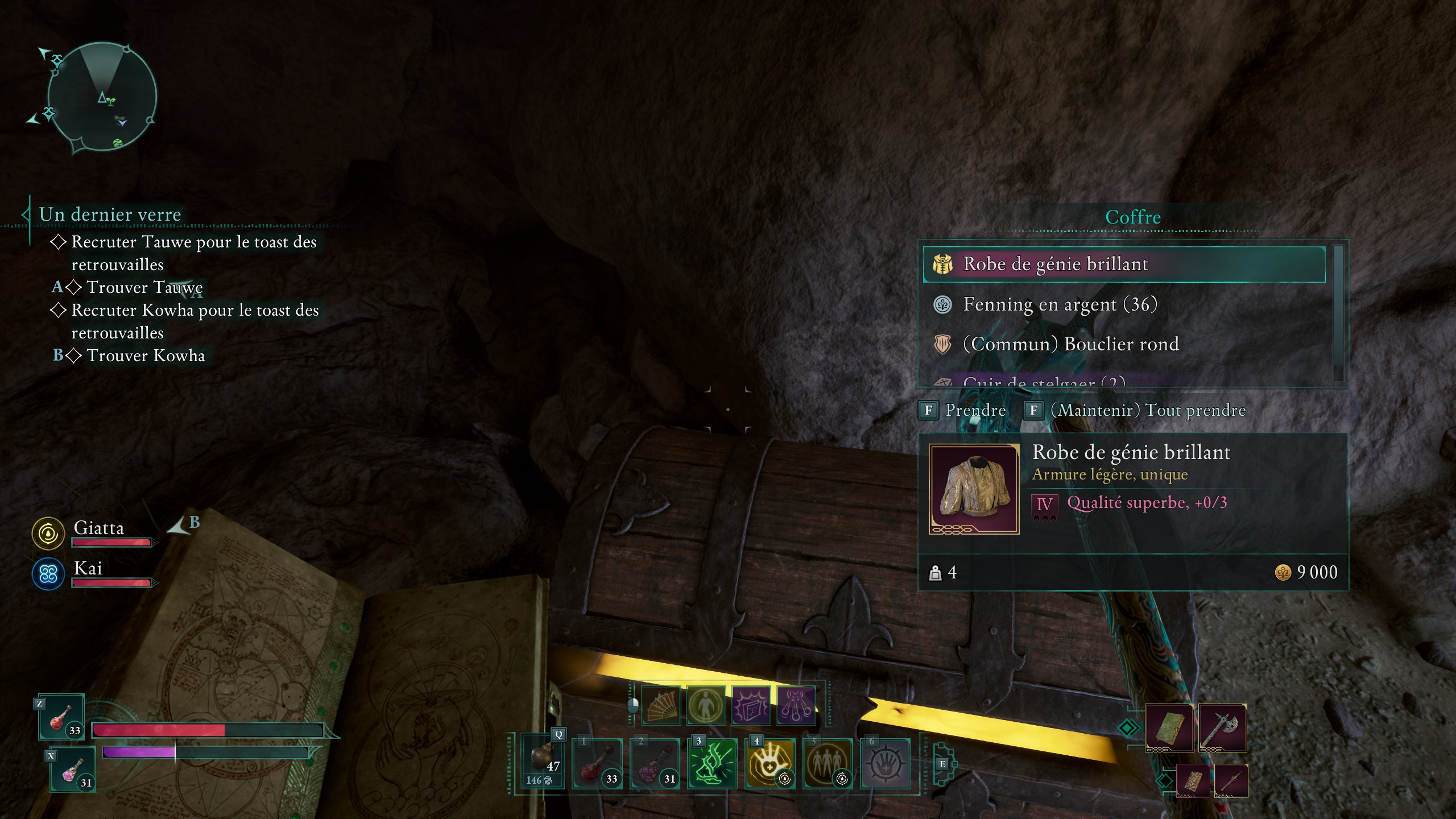Select the green grimoire weapon slot
The image size is (1456, 819).
pos(1169,727)
